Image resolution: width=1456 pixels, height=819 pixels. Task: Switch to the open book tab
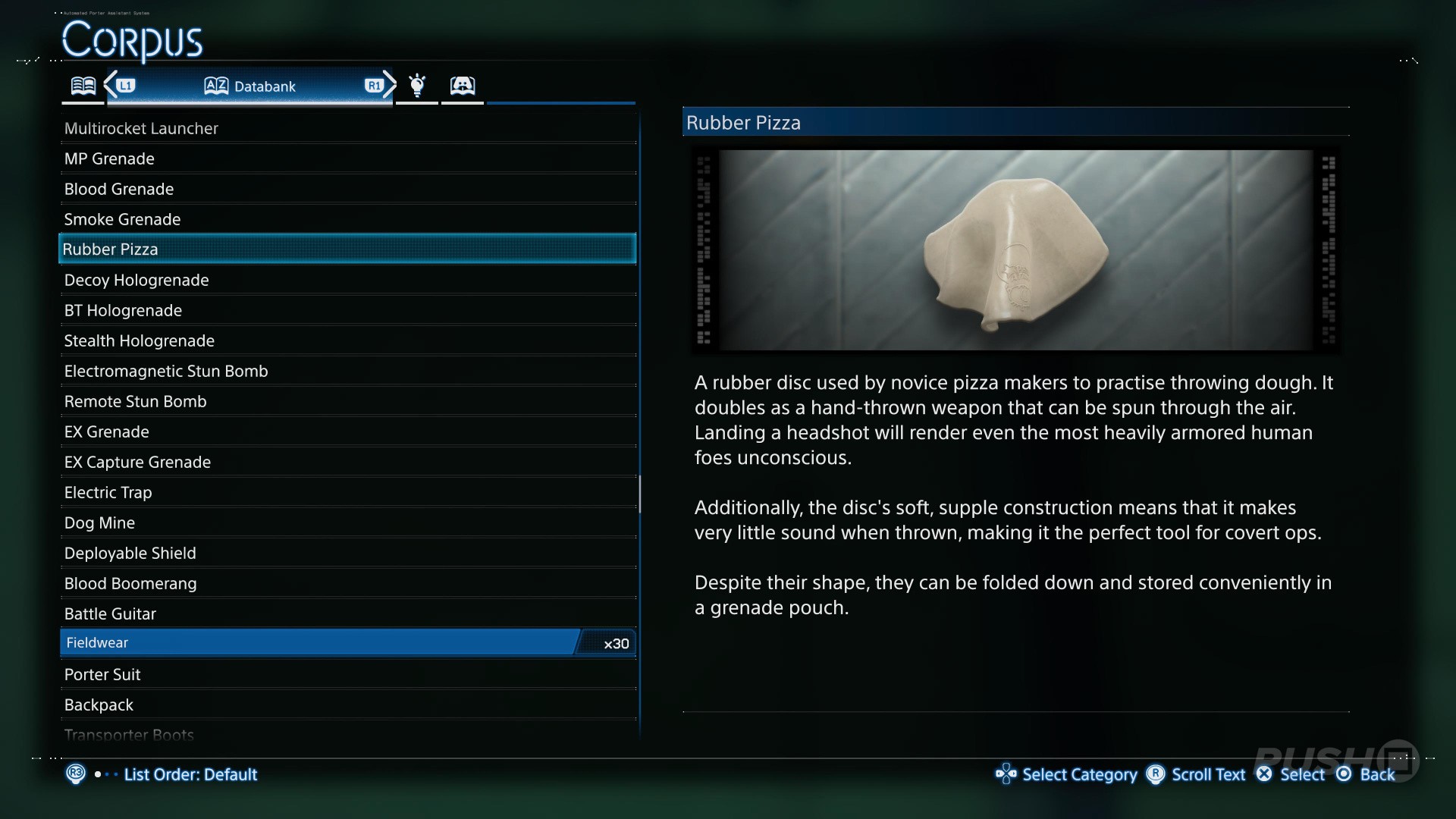click(83, 85)
